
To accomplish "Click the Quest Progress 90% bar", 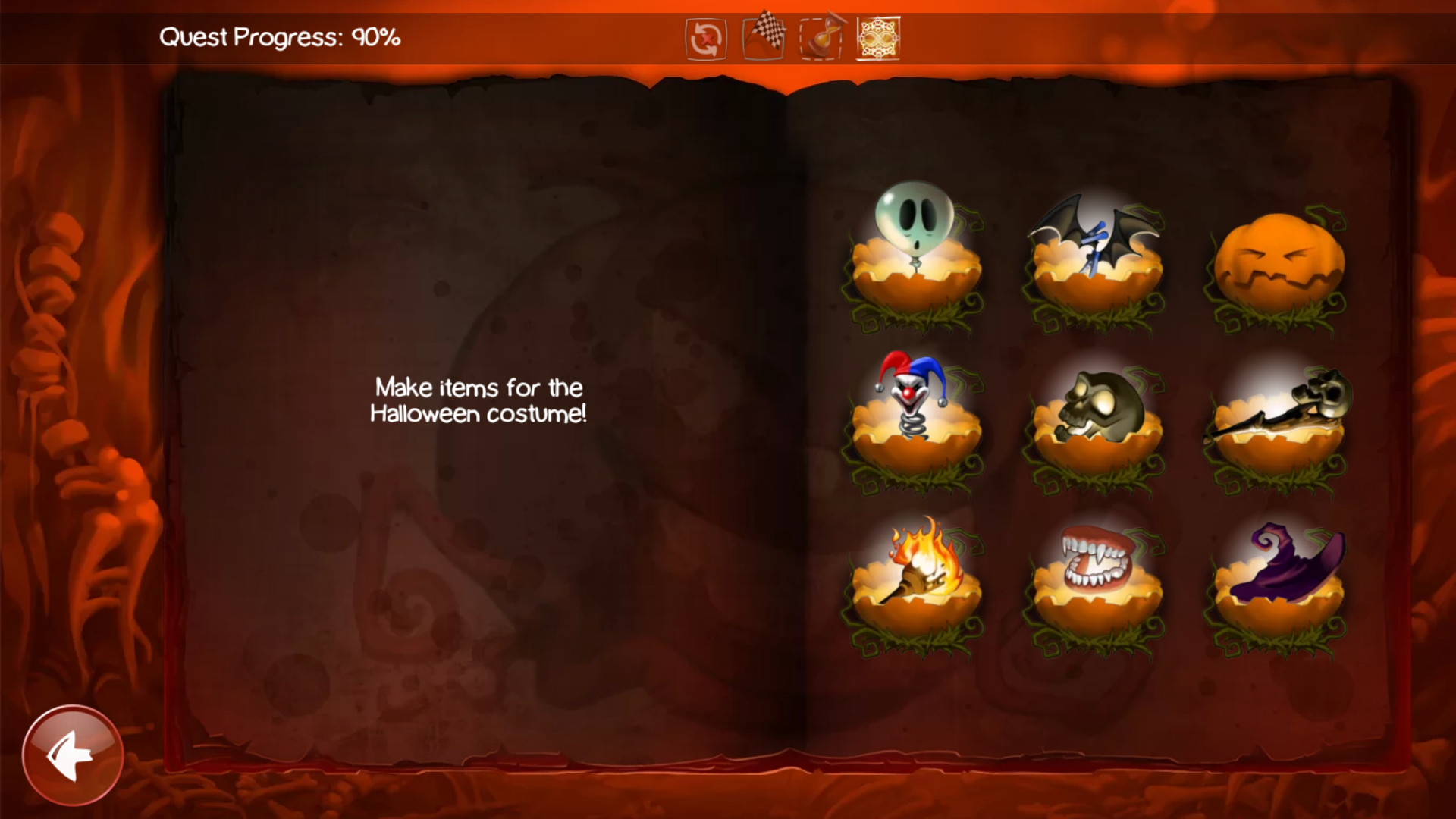I will pos(281,33).
